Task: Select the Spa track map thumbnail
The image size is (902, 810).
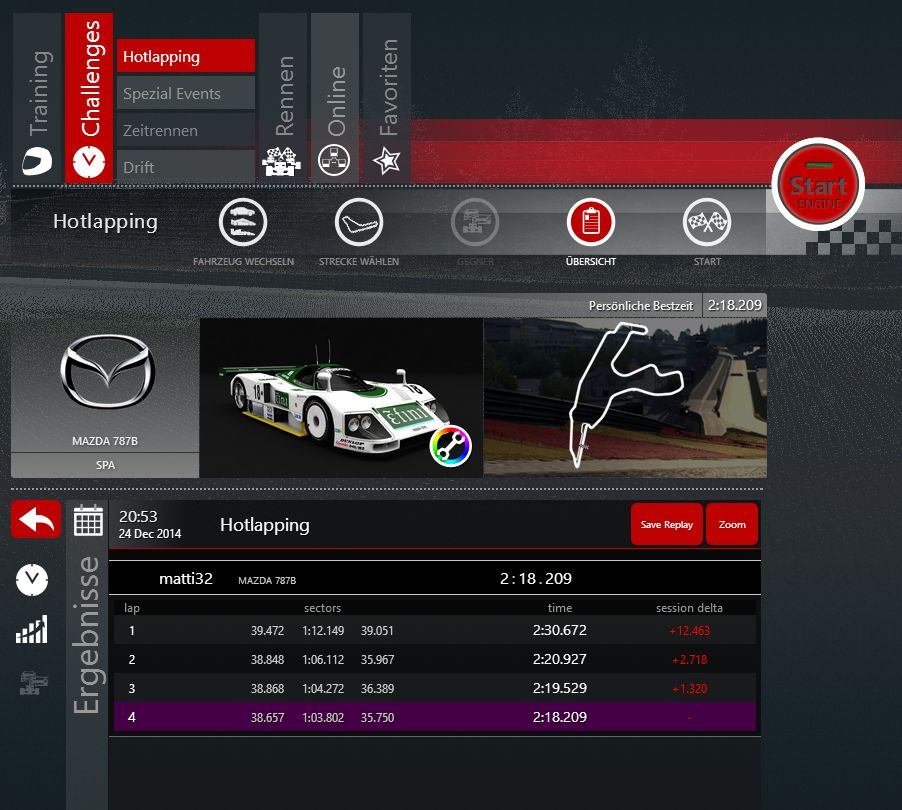Action: click(x=625, y=398)
